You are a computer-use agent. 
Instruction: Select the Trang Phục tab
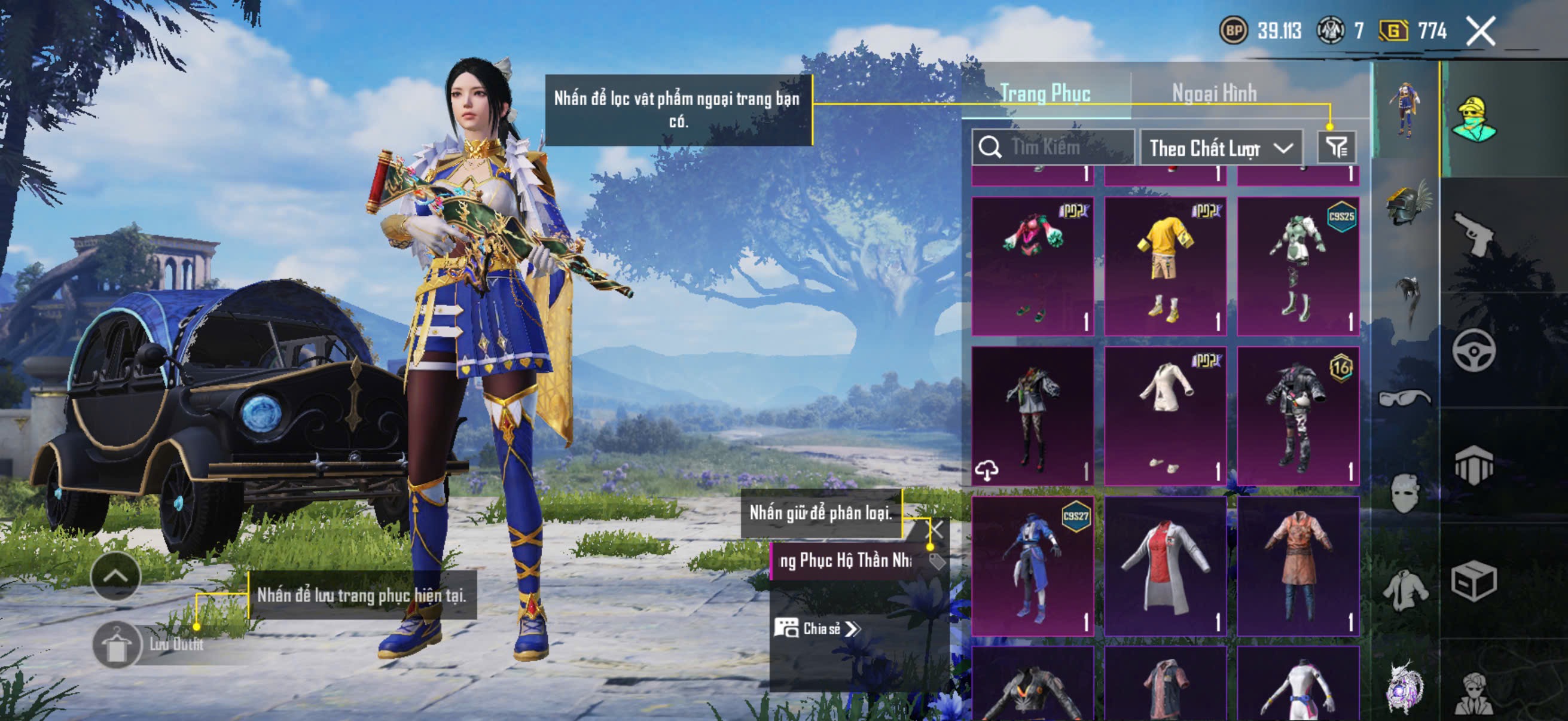tap(1045, 94)
